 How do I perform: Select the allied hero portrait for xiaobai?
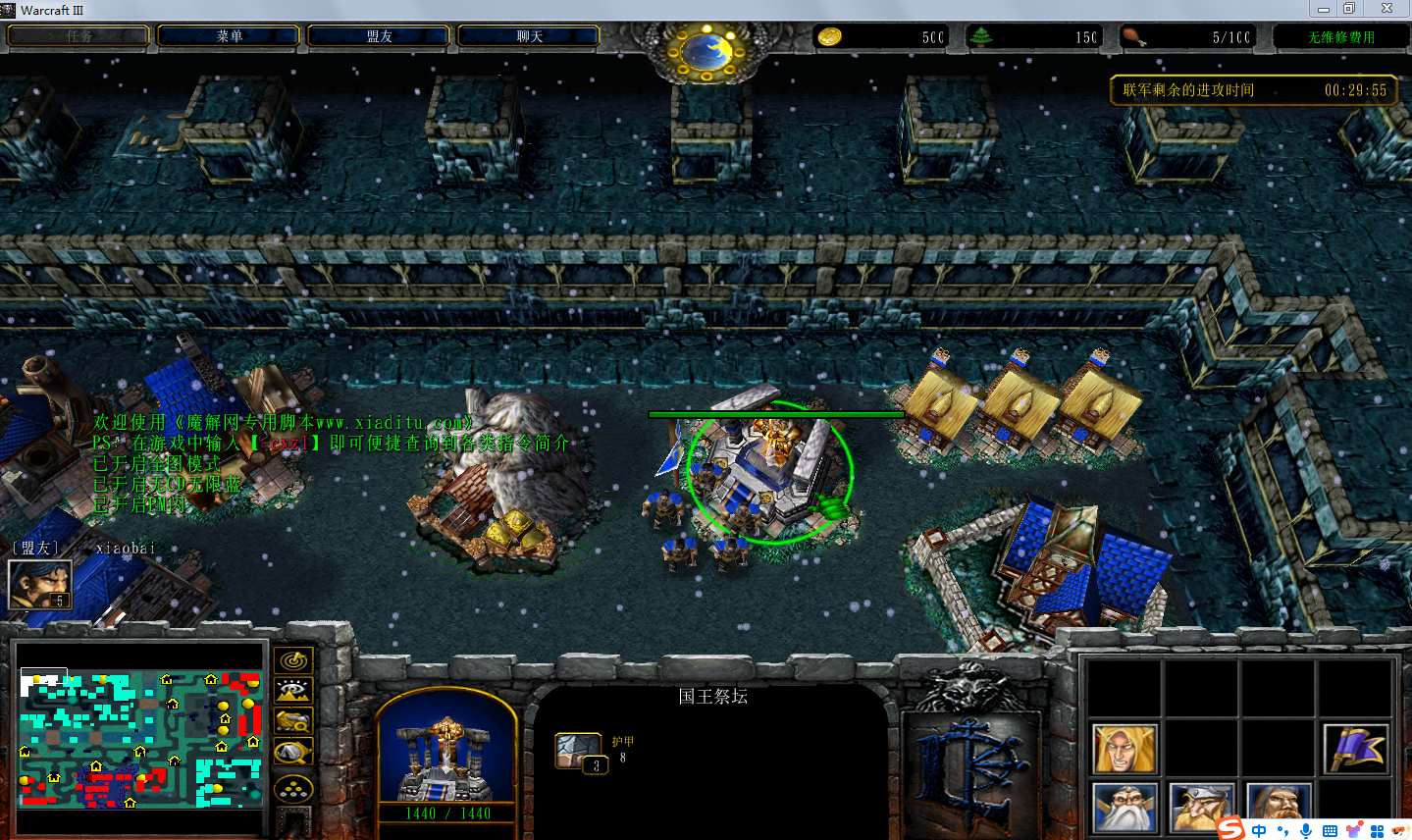(39, 585)
